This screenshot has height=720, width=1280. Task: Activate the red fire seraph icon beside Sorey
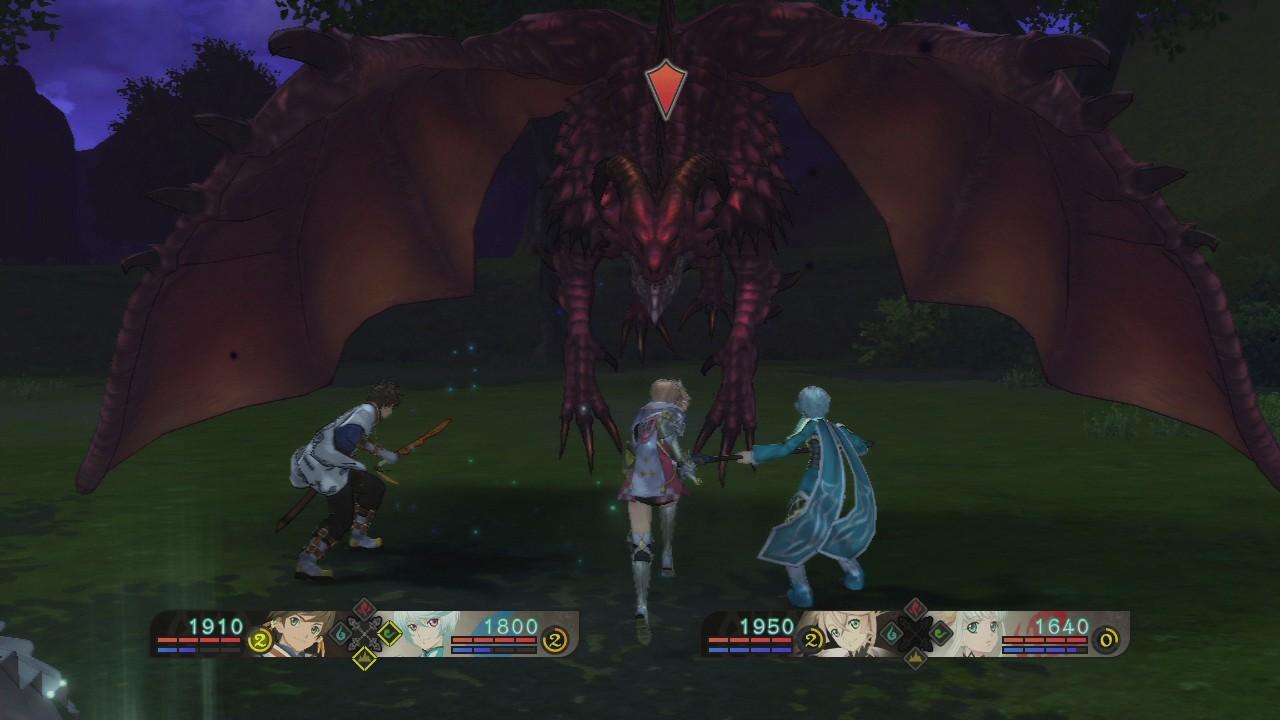click(366, 610)
